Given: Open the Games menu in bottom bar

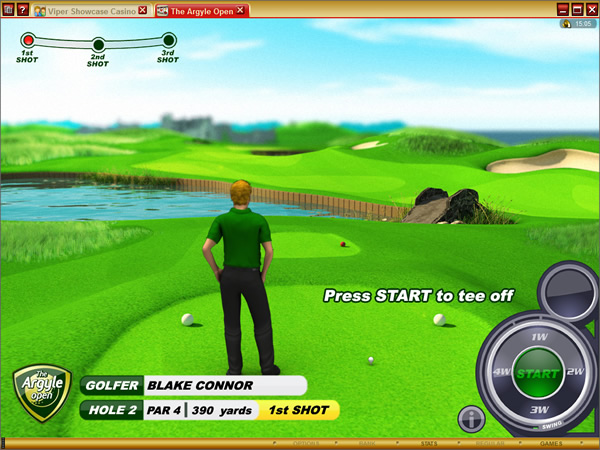Looking at the screenshot, I should tap(551, 441).
